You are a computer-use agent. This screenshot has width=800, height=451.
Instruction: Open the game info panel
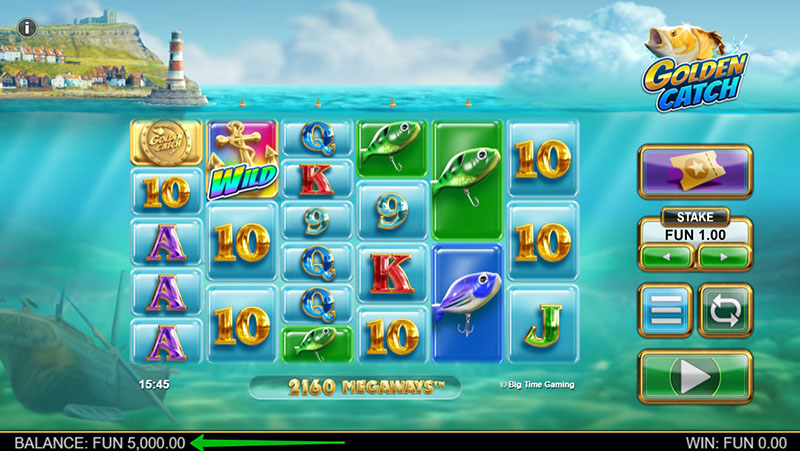click(x=24, y=27)
